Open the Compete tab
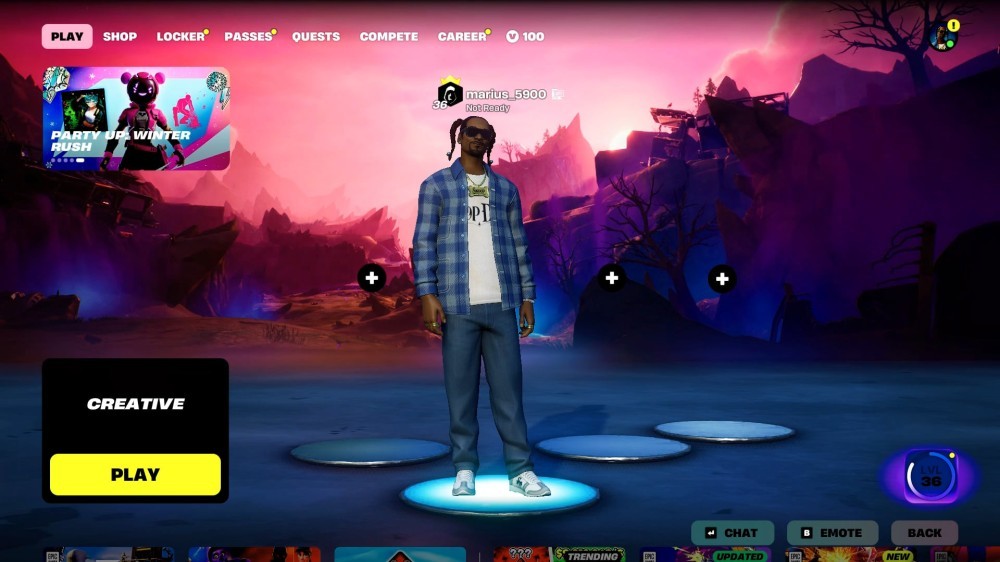Screen dimensions: 1000x562 [389, 37]
